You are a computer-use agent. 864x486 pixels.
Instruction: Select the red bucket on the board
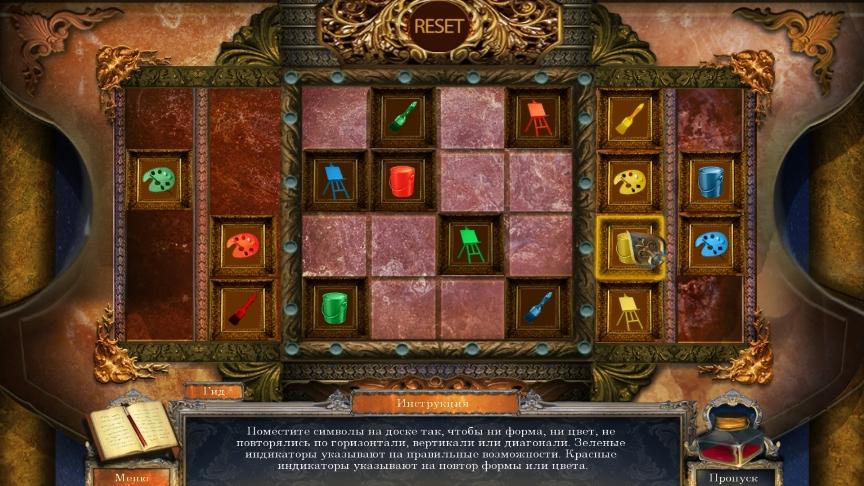coord(404,181)
